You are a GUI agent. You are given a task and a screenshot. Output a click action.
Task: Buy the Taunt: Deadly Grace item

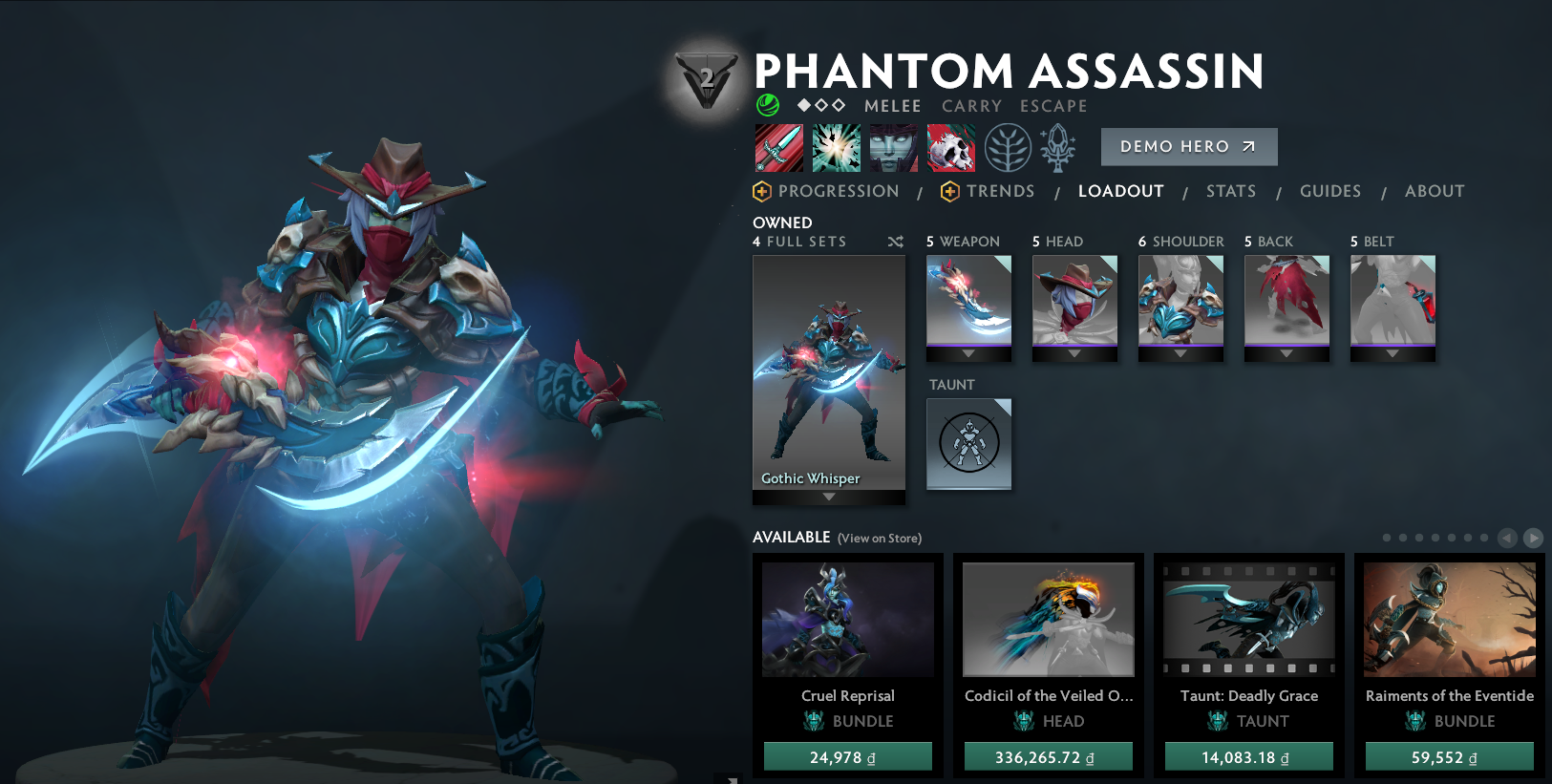pos(1248,757)
